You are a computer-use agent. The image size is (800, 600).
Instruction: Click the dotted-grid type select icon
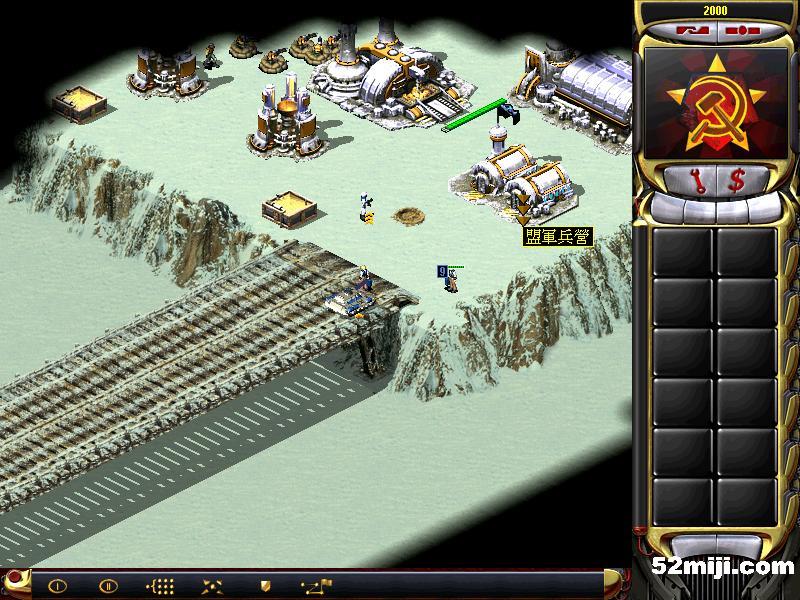[x=160, y=586]
